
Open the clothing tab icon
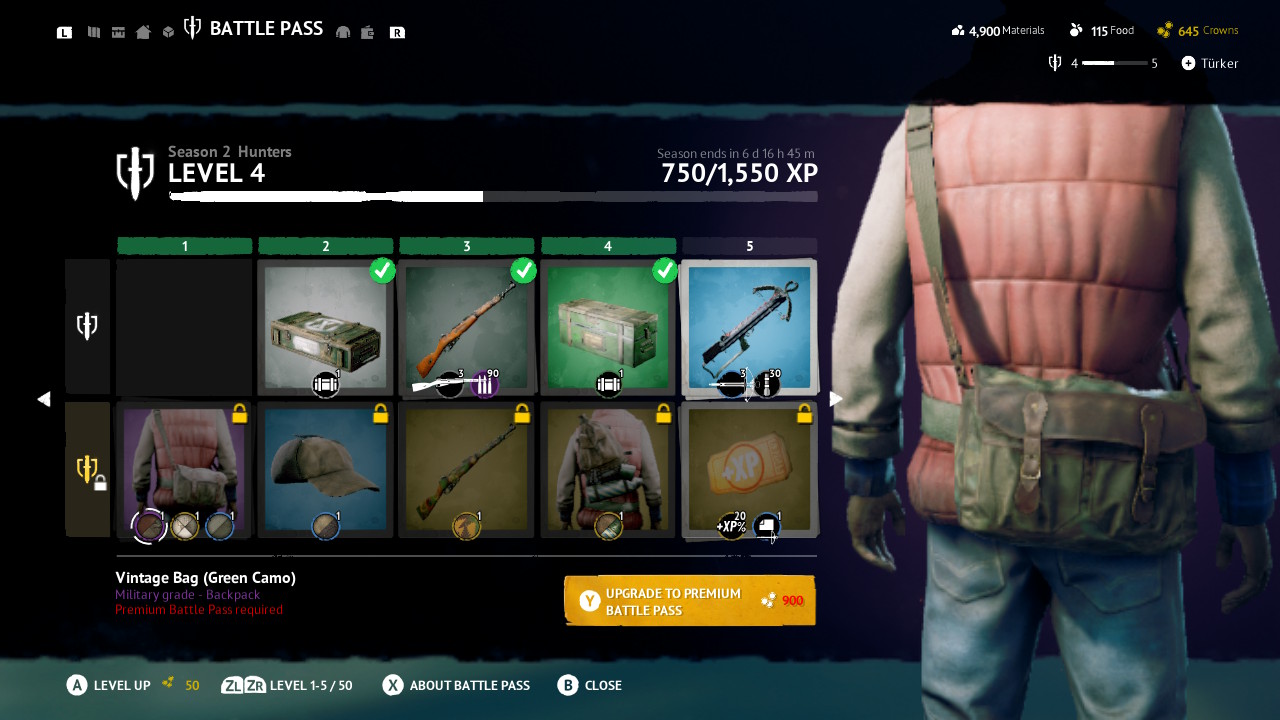[x=343, y=32]
